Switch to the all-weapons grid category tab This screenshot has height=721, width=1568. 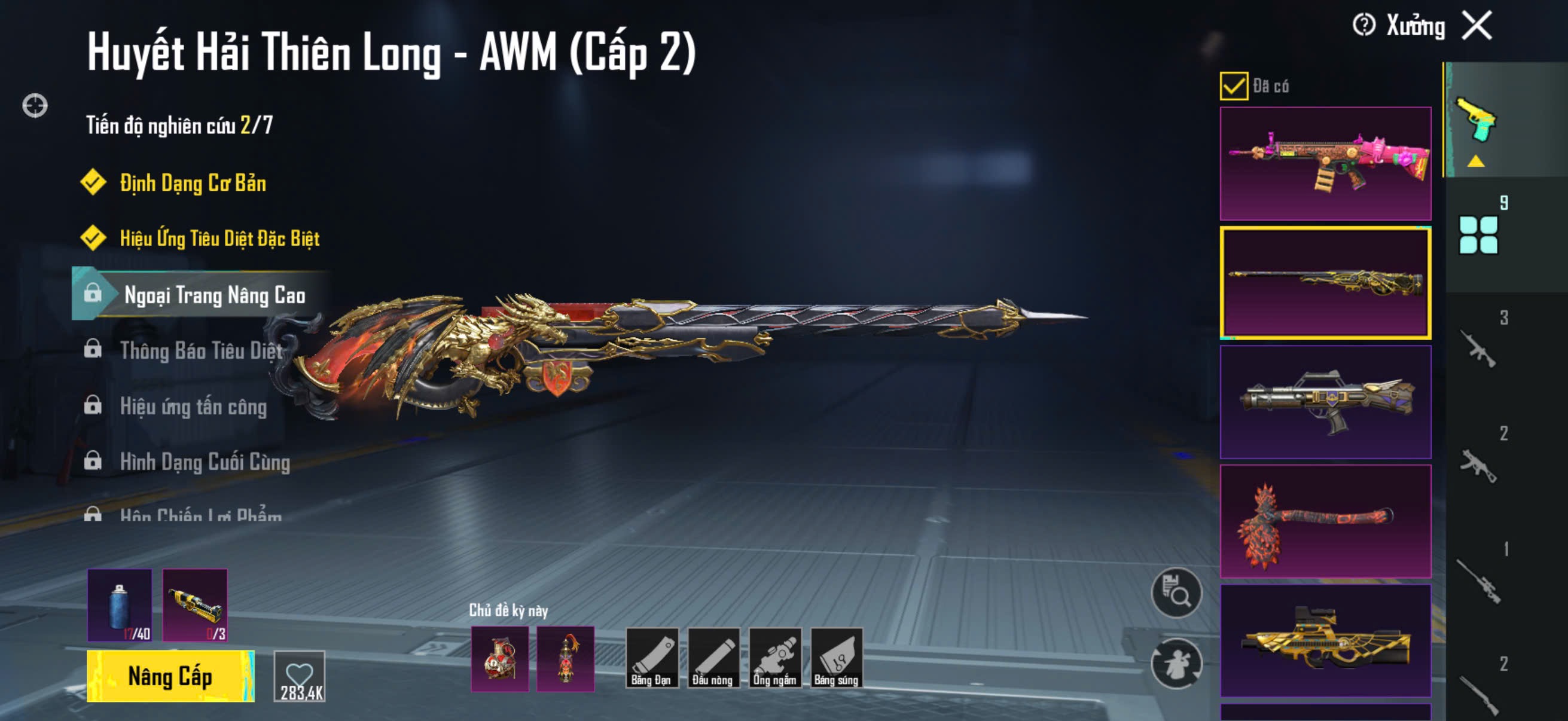pos(1478,234)
